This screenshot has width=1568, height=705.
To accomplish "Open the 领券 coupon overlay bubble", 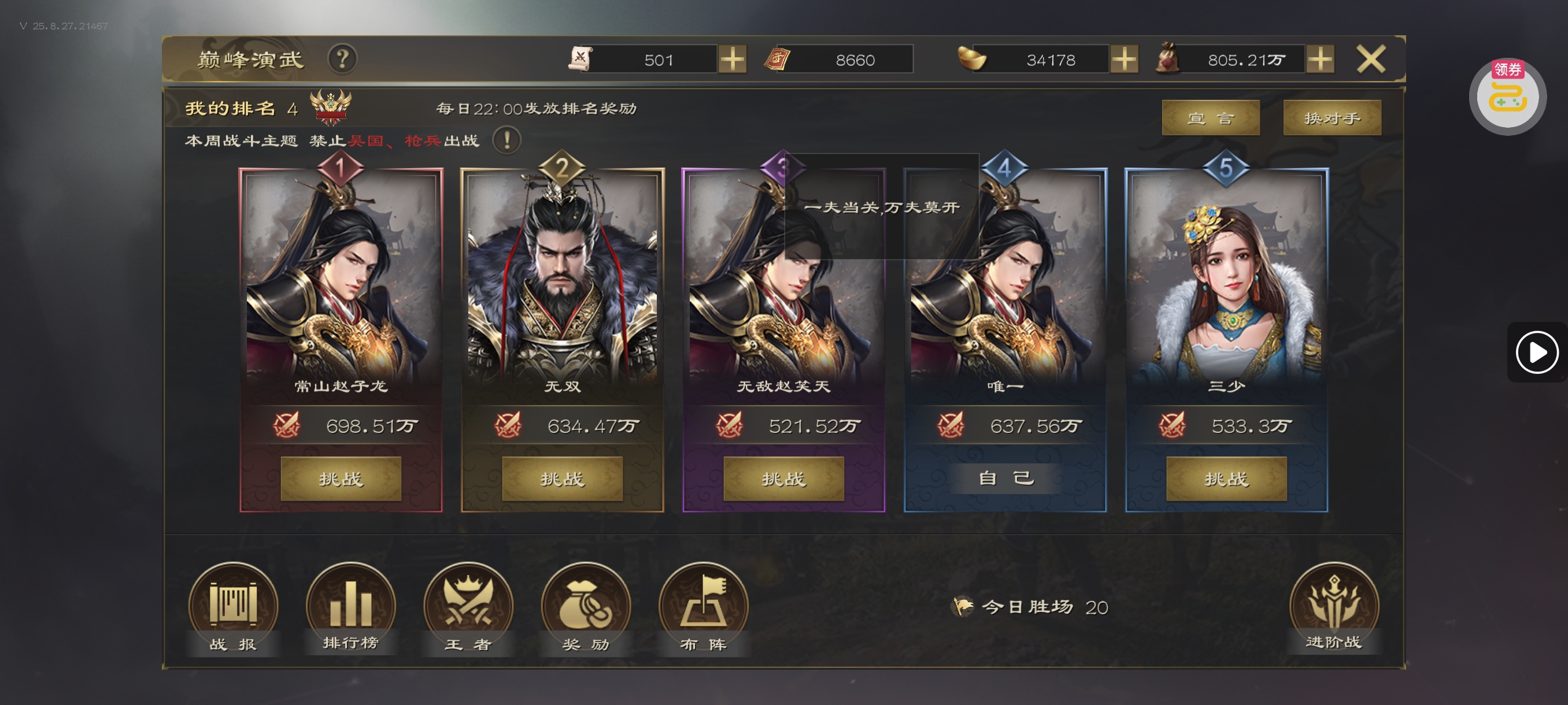I will tap(1507, 95).
